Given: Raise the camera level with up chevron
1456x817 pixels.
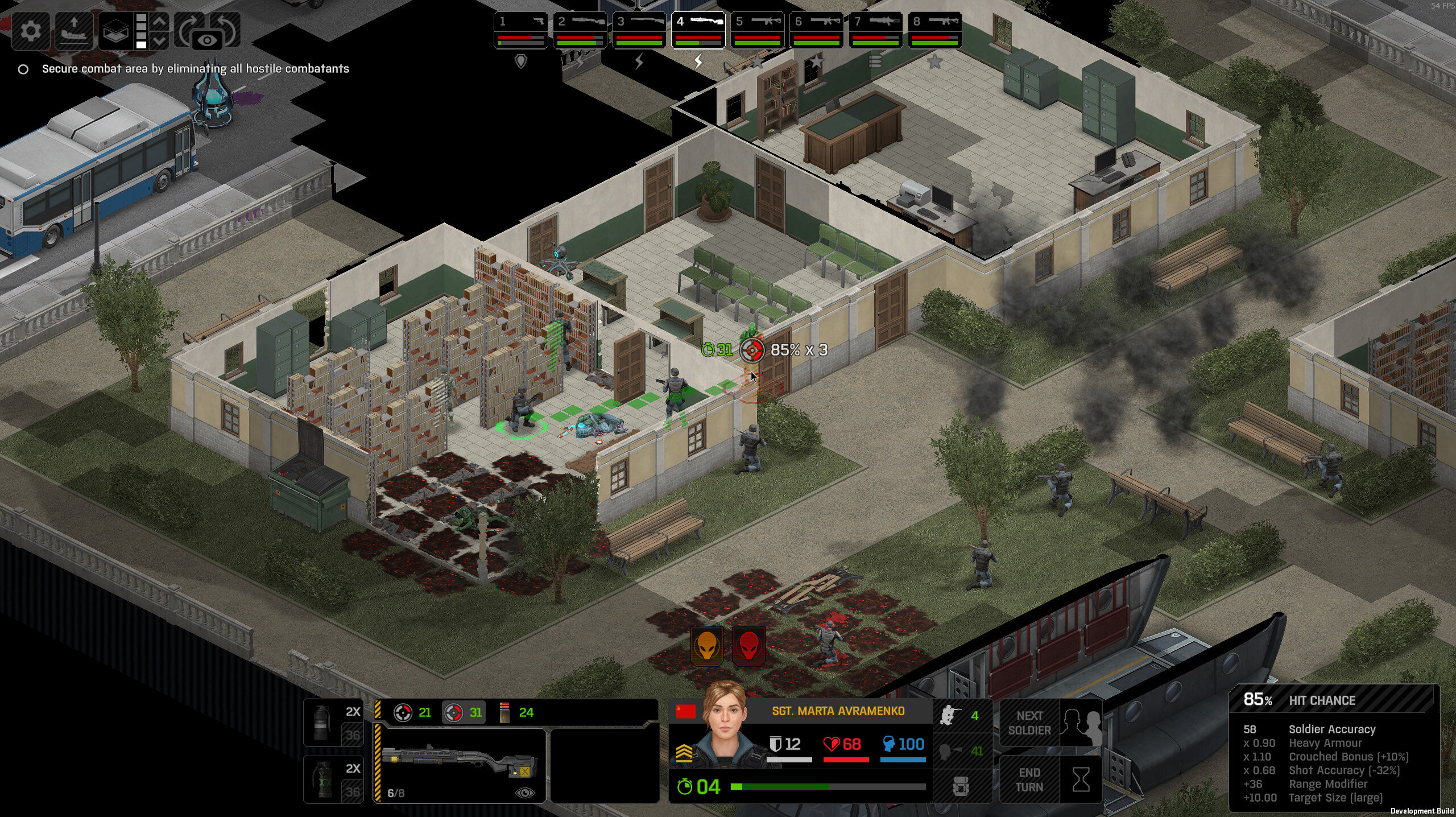Looking at the screenshot, I should click(160, 22).
